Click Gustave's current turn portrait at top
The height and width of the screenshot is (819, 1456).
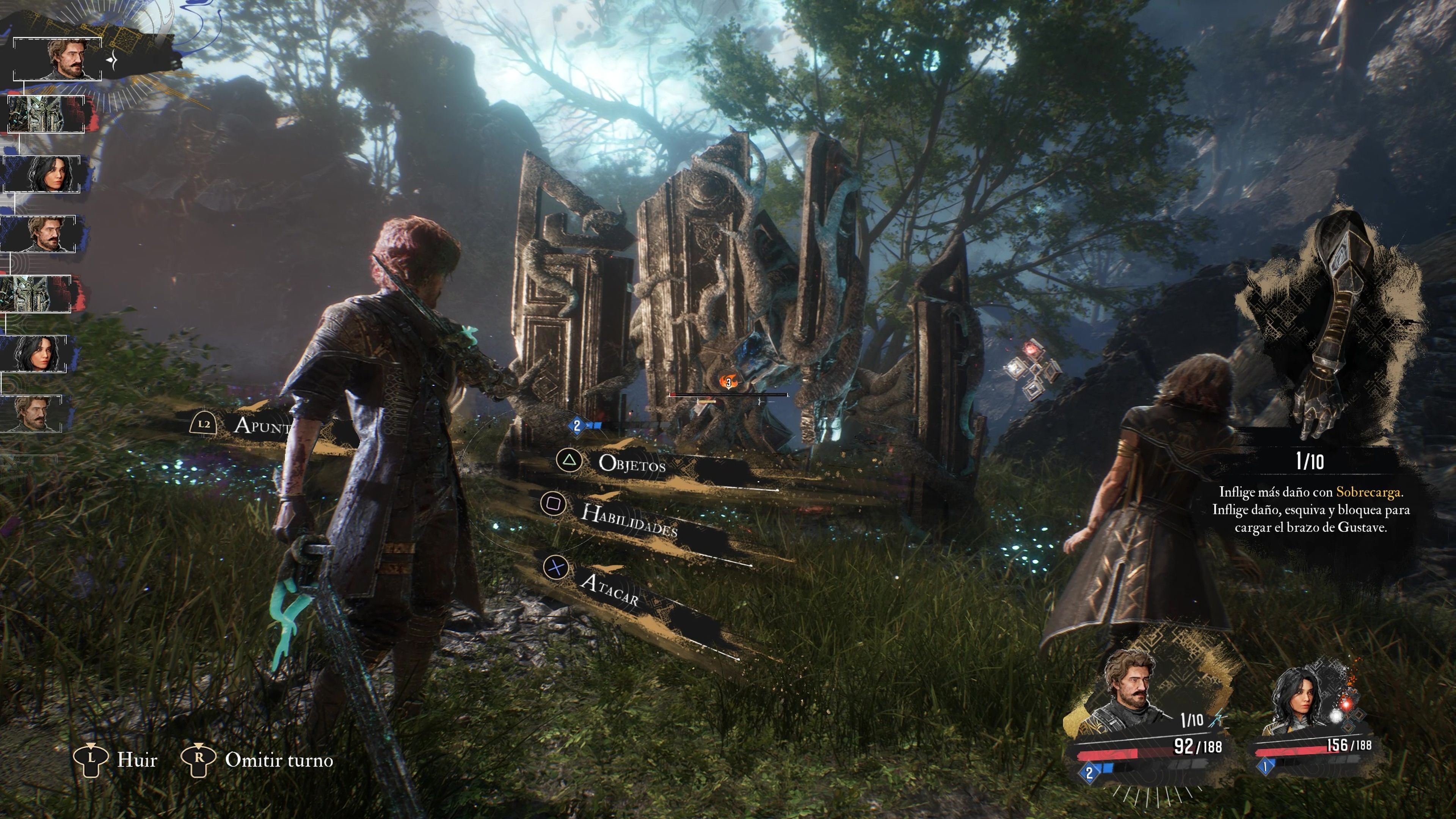67,59
